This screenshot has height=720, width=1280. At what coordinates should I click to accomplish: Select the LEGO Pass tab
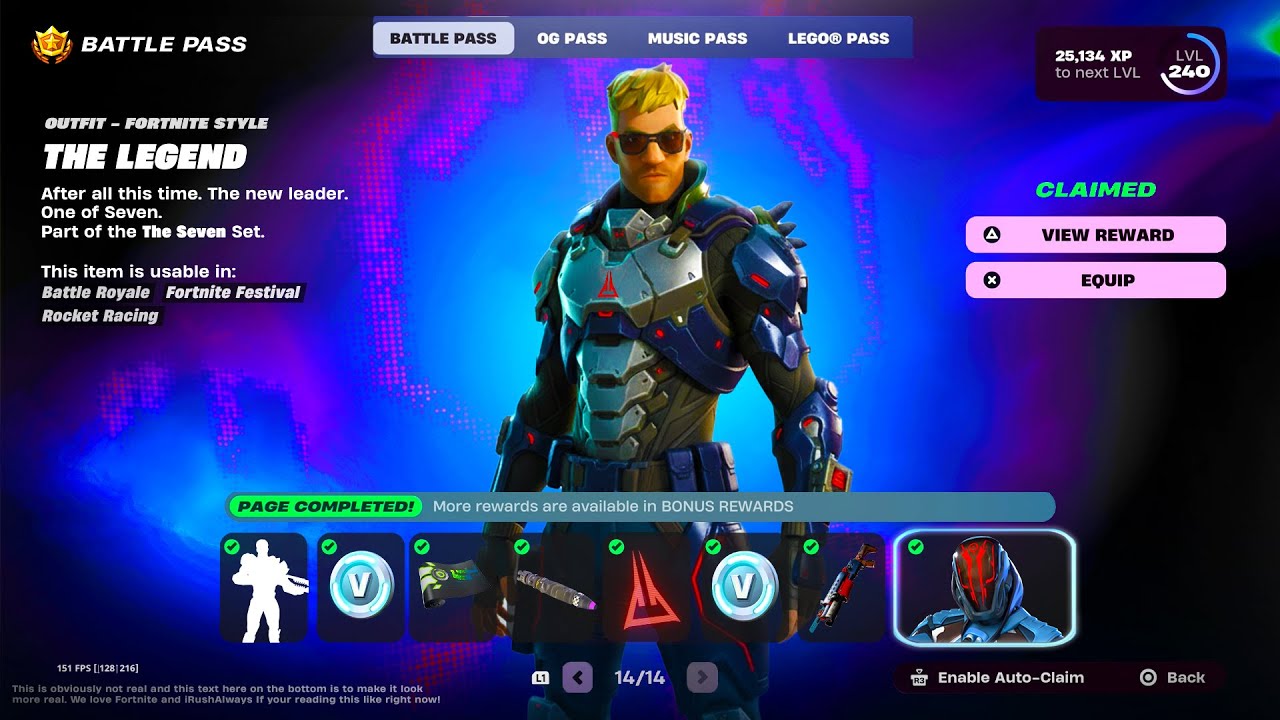pyautogui.click(x=838, y=39)
